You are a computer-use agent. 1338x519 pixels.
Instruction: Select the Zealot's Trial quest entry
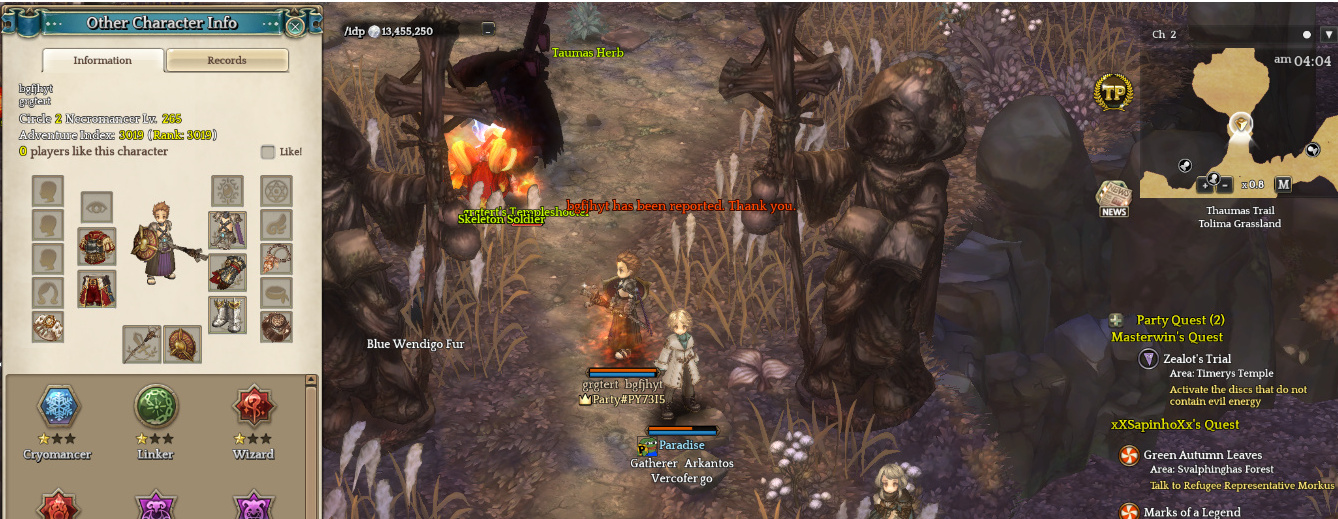click(x=1196, y=359)
